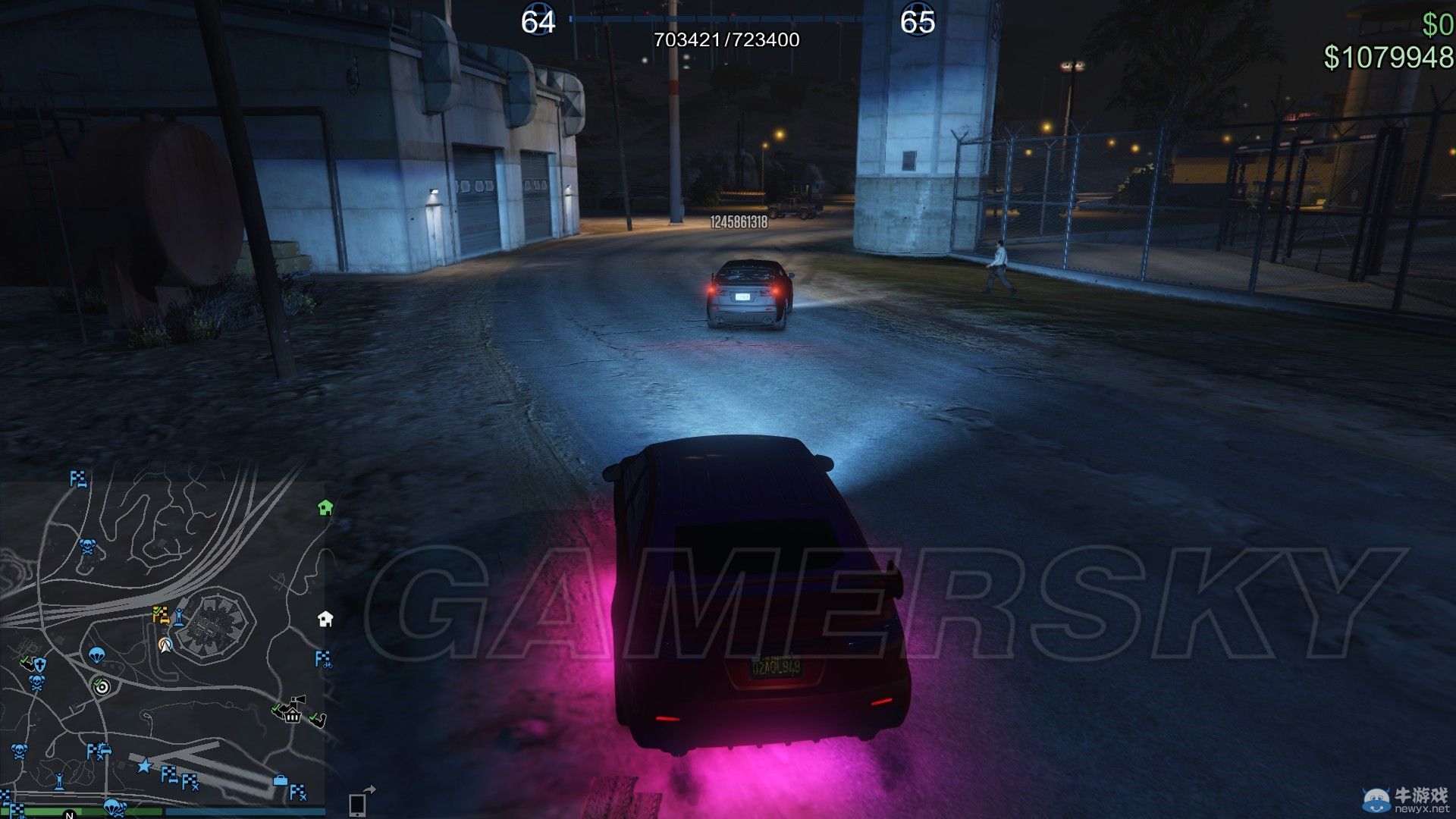The height and width of the screenshot is (819, 1456).
Task: Click the N compass indicator below the minimap
Action: tap(70, 816)
